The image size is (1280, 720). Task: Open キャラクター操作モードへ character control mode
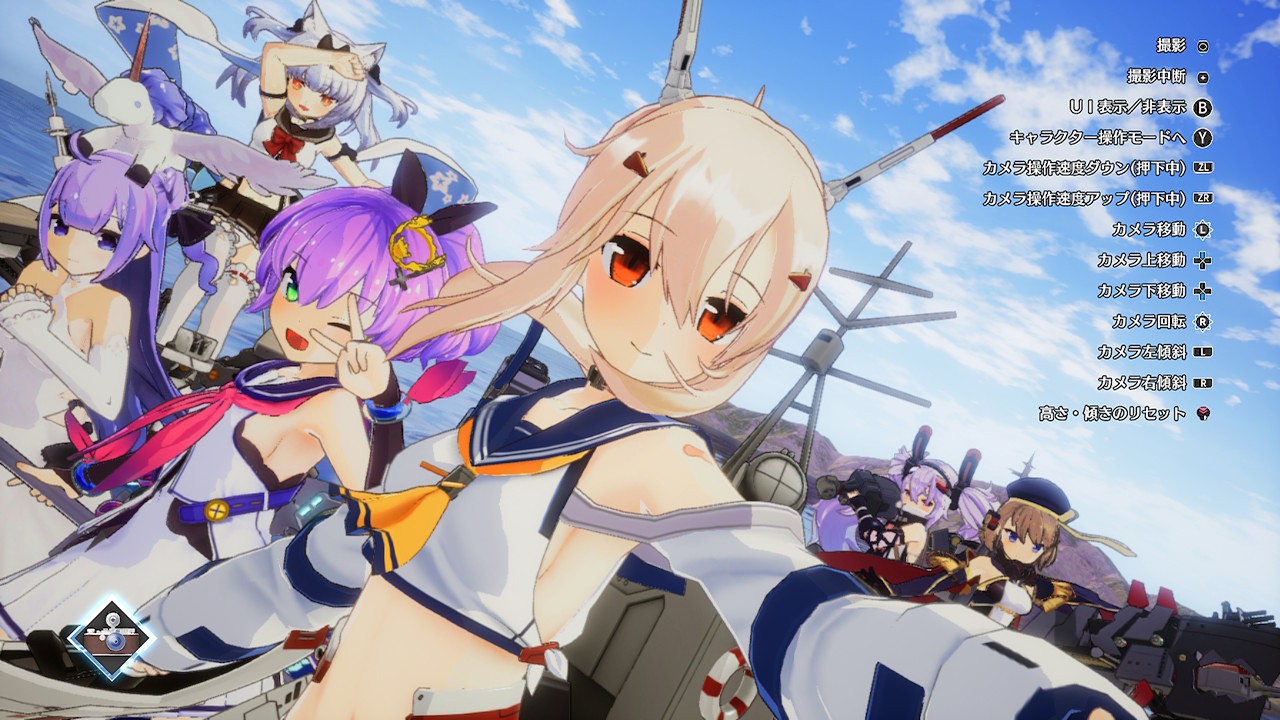coord(1105,136)
